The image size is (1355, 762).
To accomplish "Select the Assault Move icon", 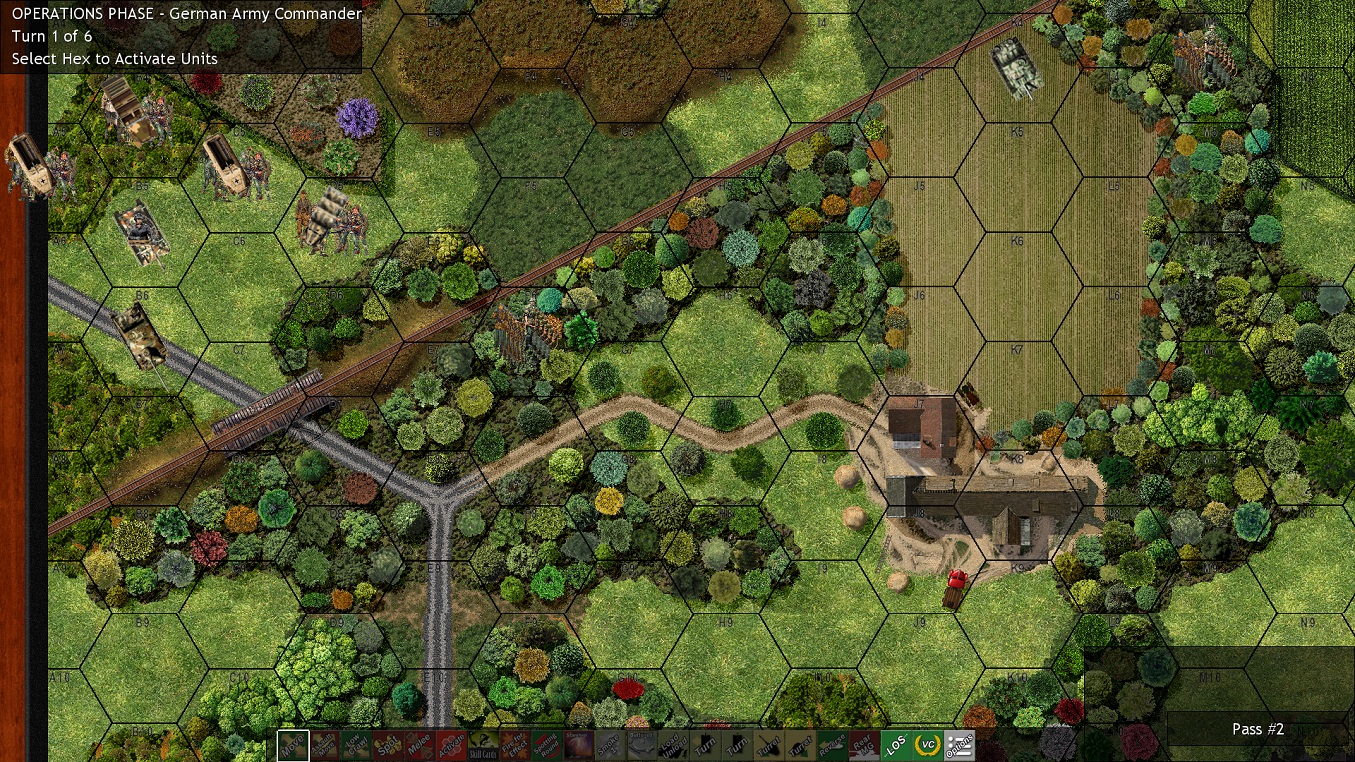I will (326, 745).
